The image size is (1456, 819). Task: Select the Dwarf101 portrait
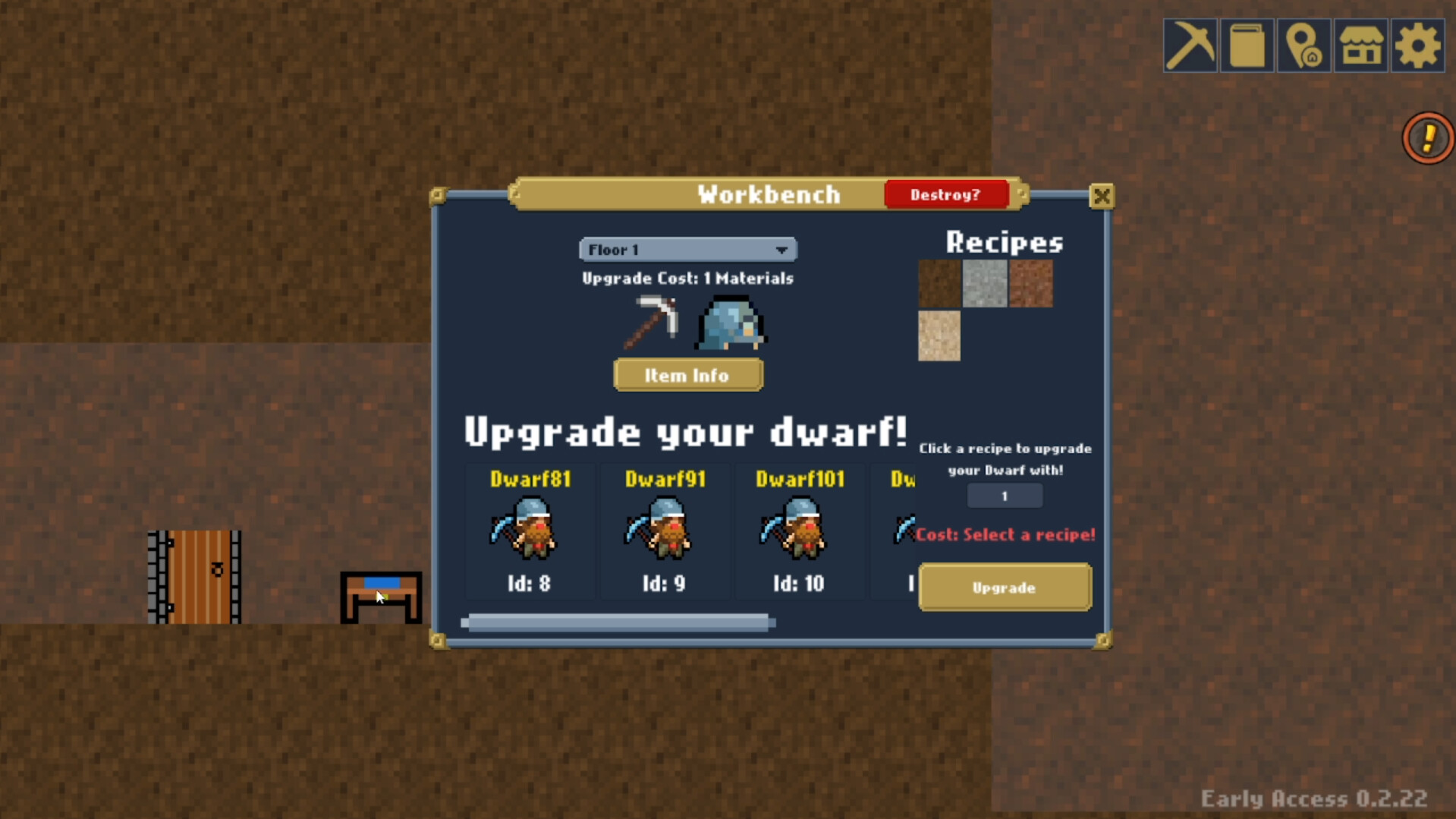(800, 529)
